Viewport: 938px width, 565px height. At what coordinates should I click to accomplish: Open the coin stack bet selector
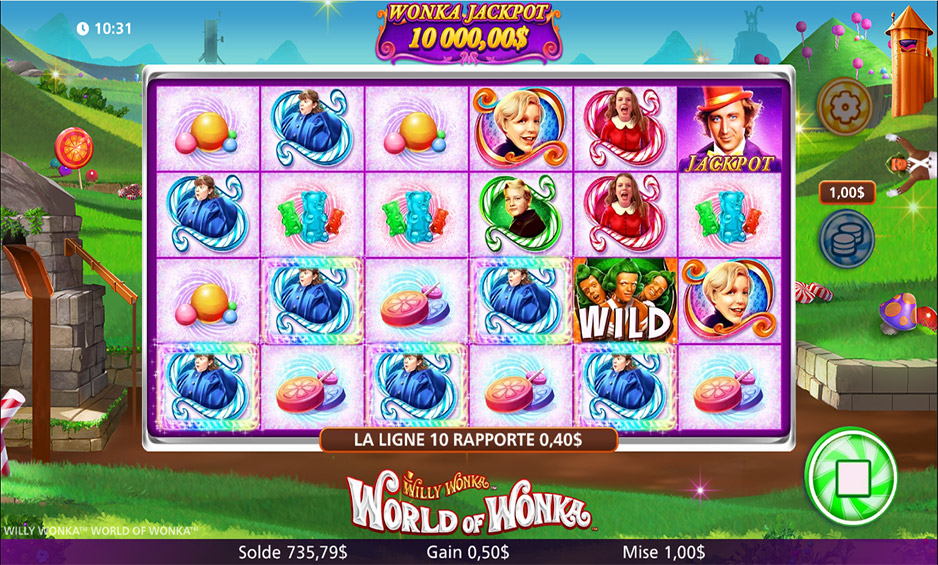pos(846,238)
